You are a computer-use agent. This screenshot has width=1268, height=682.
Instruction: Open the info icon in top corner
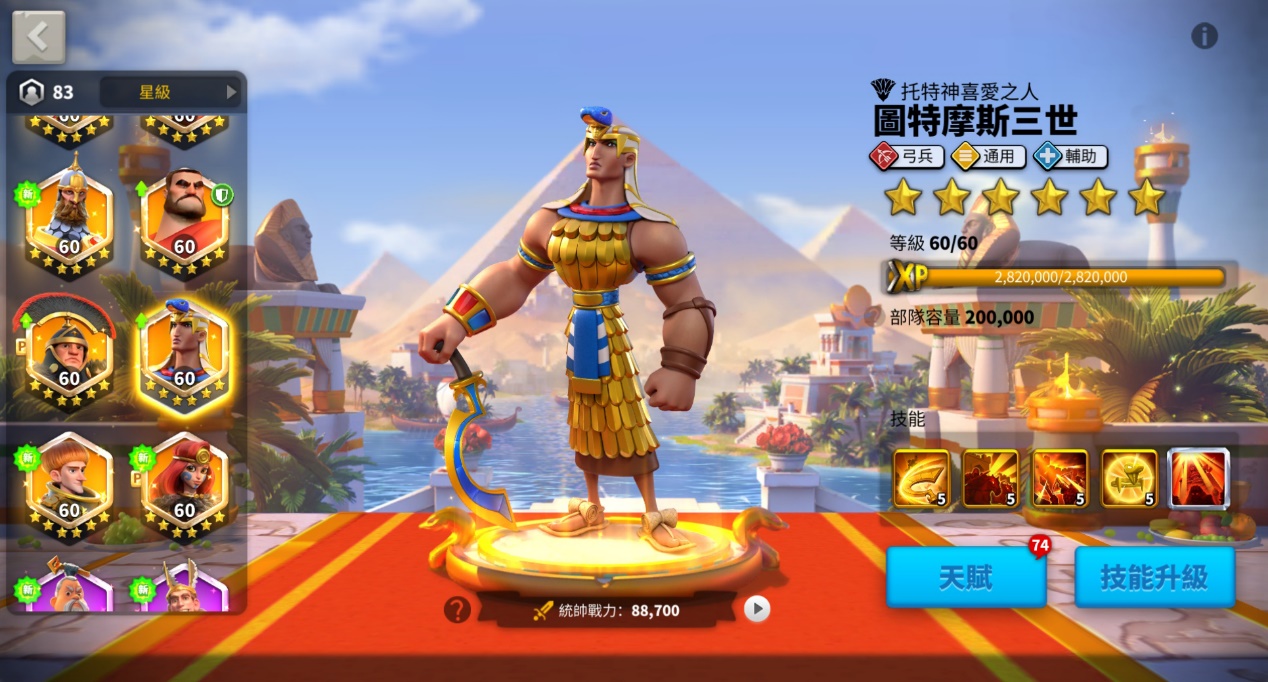(x=1204, y=37)
